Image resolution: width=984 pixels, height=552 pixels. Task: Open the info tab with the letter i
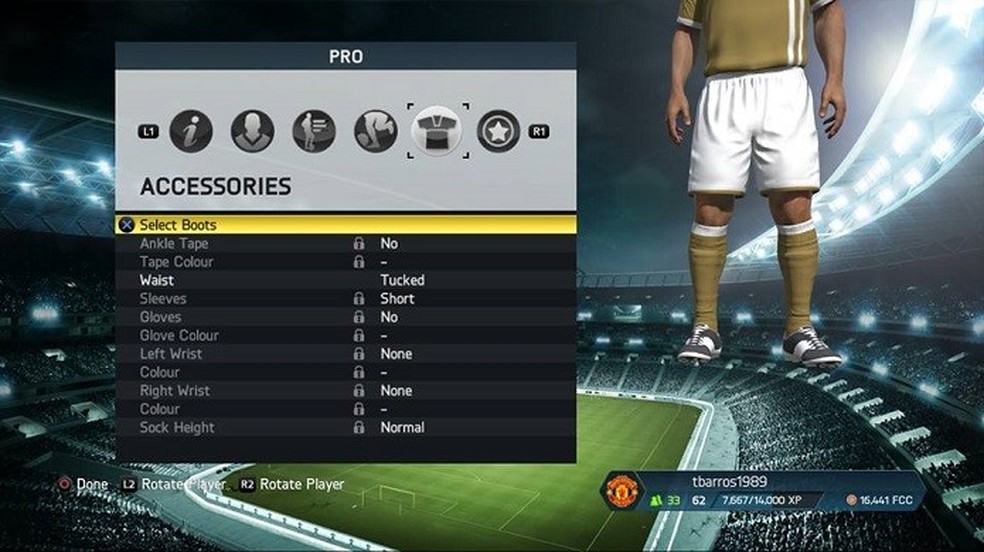(191, 131)
